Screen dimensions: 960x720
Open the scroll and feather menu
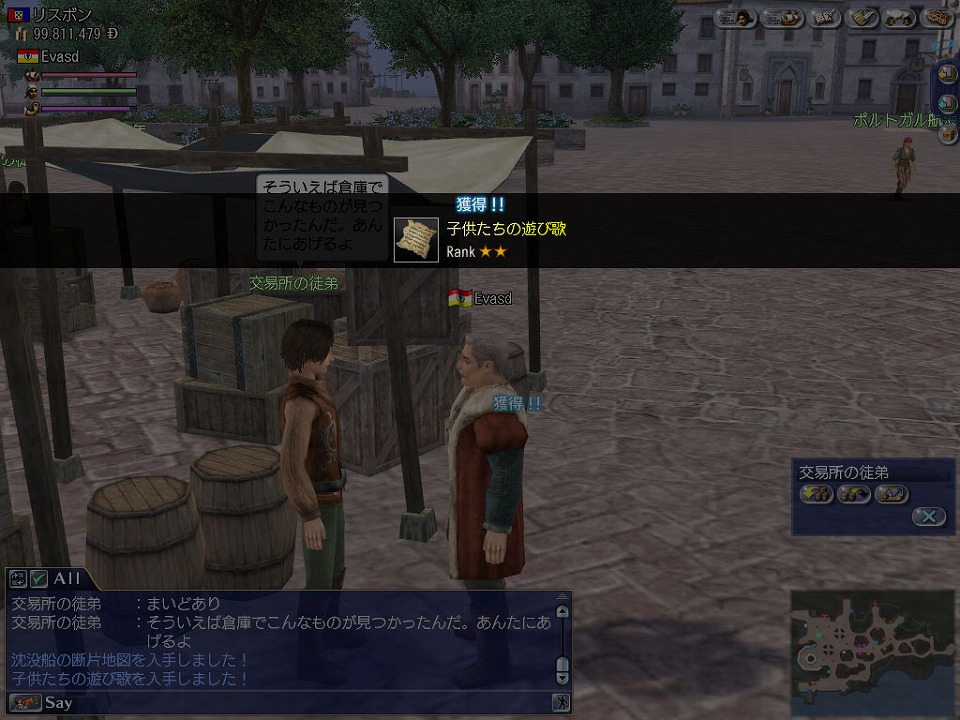pos(862,17)
